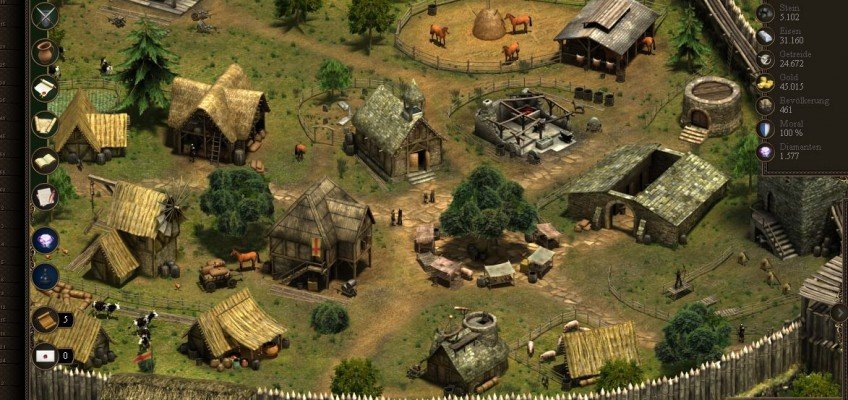Select the rolled scroll icon
The image size is (848, 400).
click(45, 124)
